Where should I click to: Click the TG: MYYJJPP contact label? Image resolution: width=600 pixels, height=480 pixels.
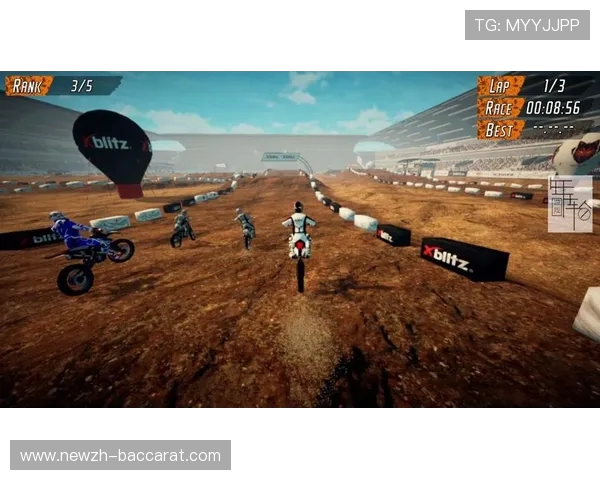pyautogui.click(x=527, y=25)
